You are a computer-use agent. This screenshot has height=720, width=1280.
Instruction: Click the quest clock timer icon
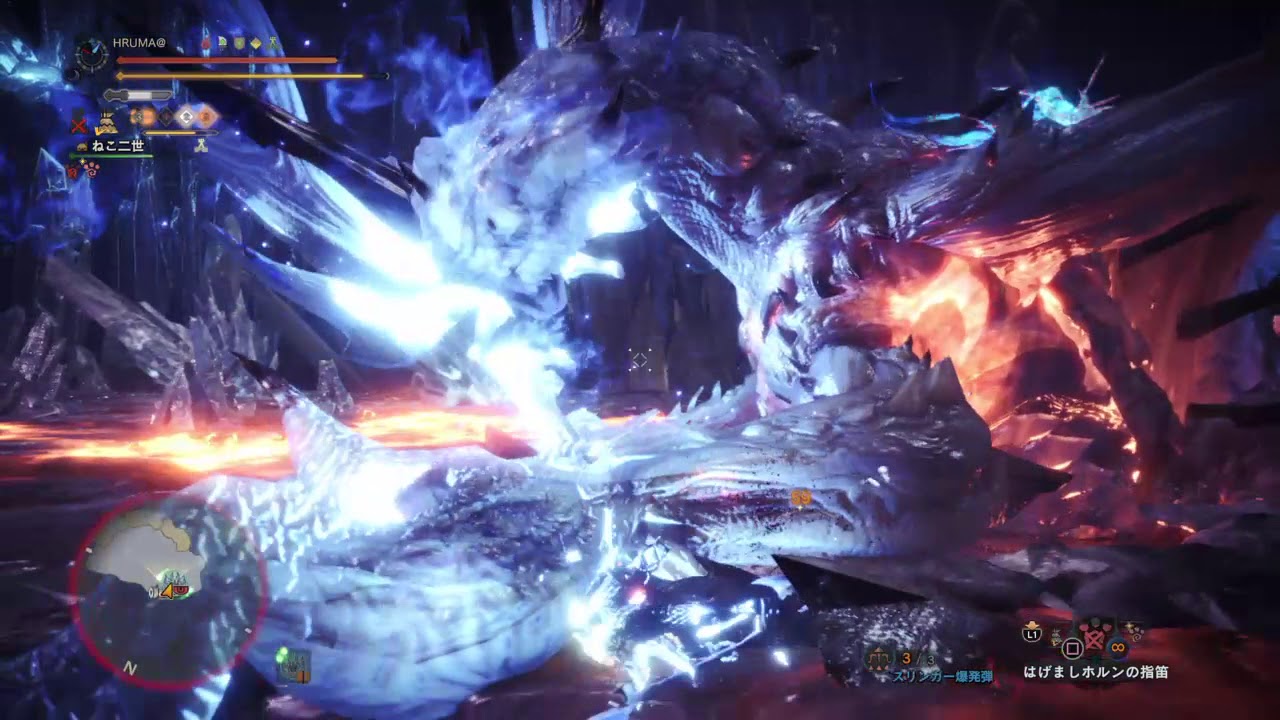(x=92, y=54)
